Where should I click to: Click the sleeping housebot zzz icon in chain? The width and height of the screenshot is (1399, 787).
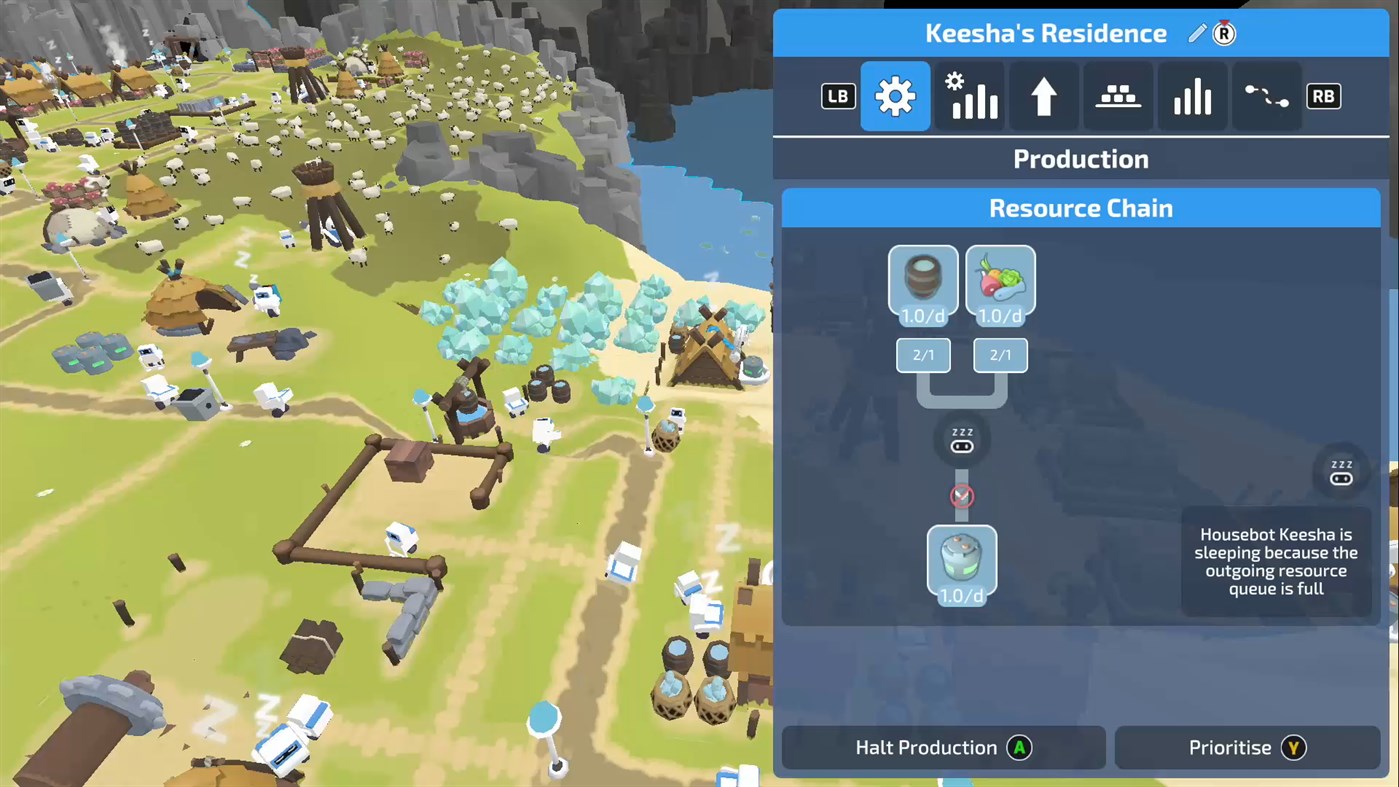(961, 440)
